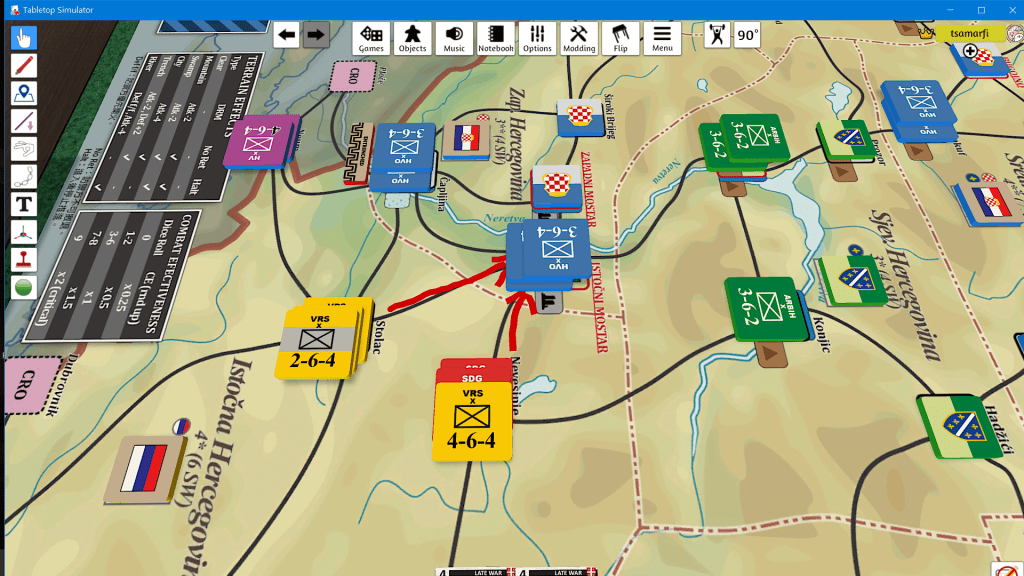The image size is (1024, 576).
Task: Click the back arrow button
Action: (287, 35)
